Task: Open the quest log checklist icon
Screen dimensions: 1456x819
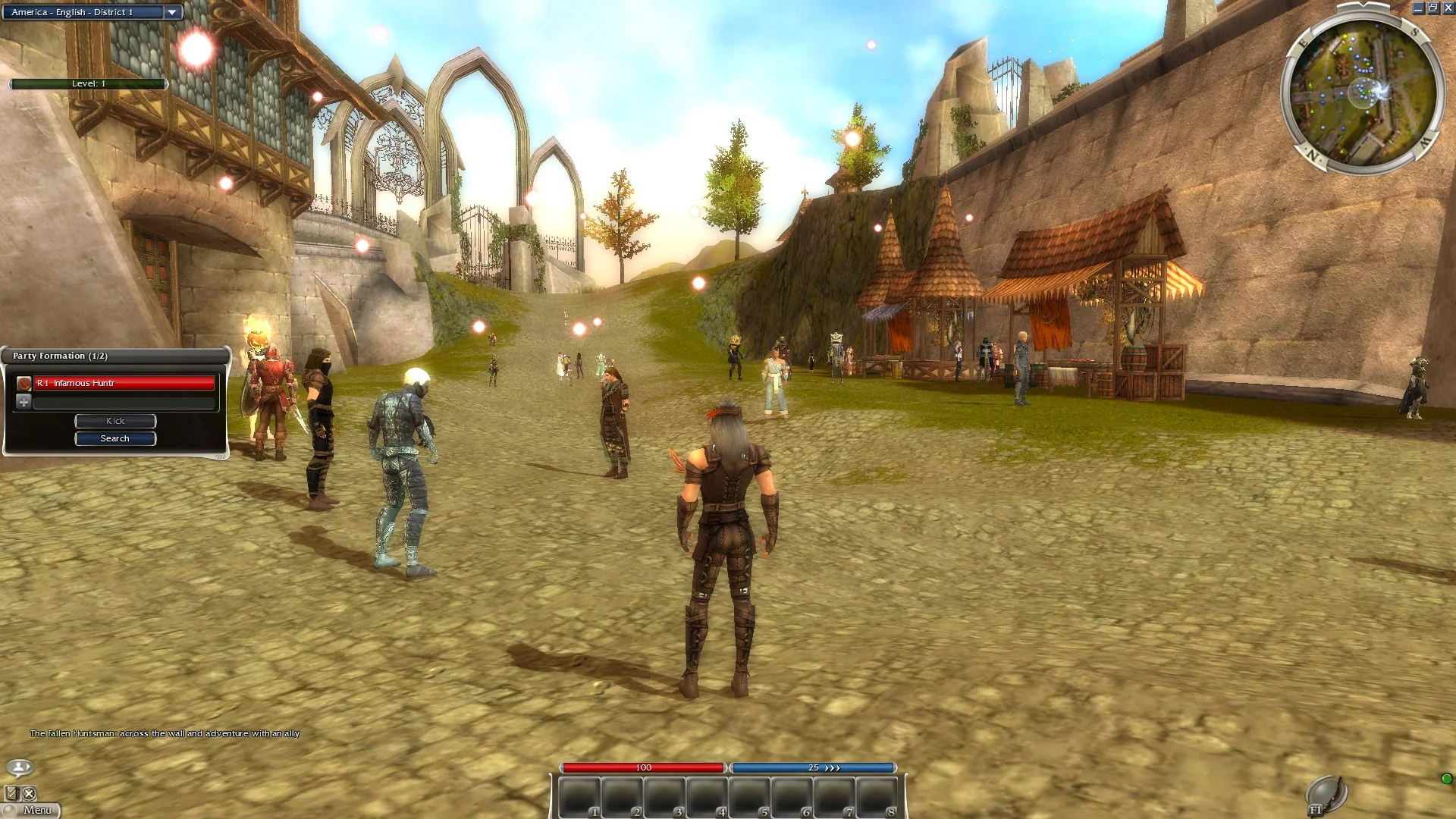Action: click(x=11, y=793)
